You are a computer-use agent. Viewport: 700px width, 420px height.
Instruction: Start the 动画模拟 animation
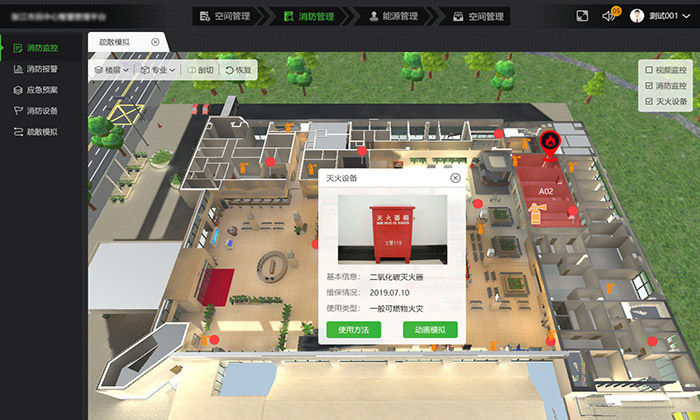(x=430, y=329)
